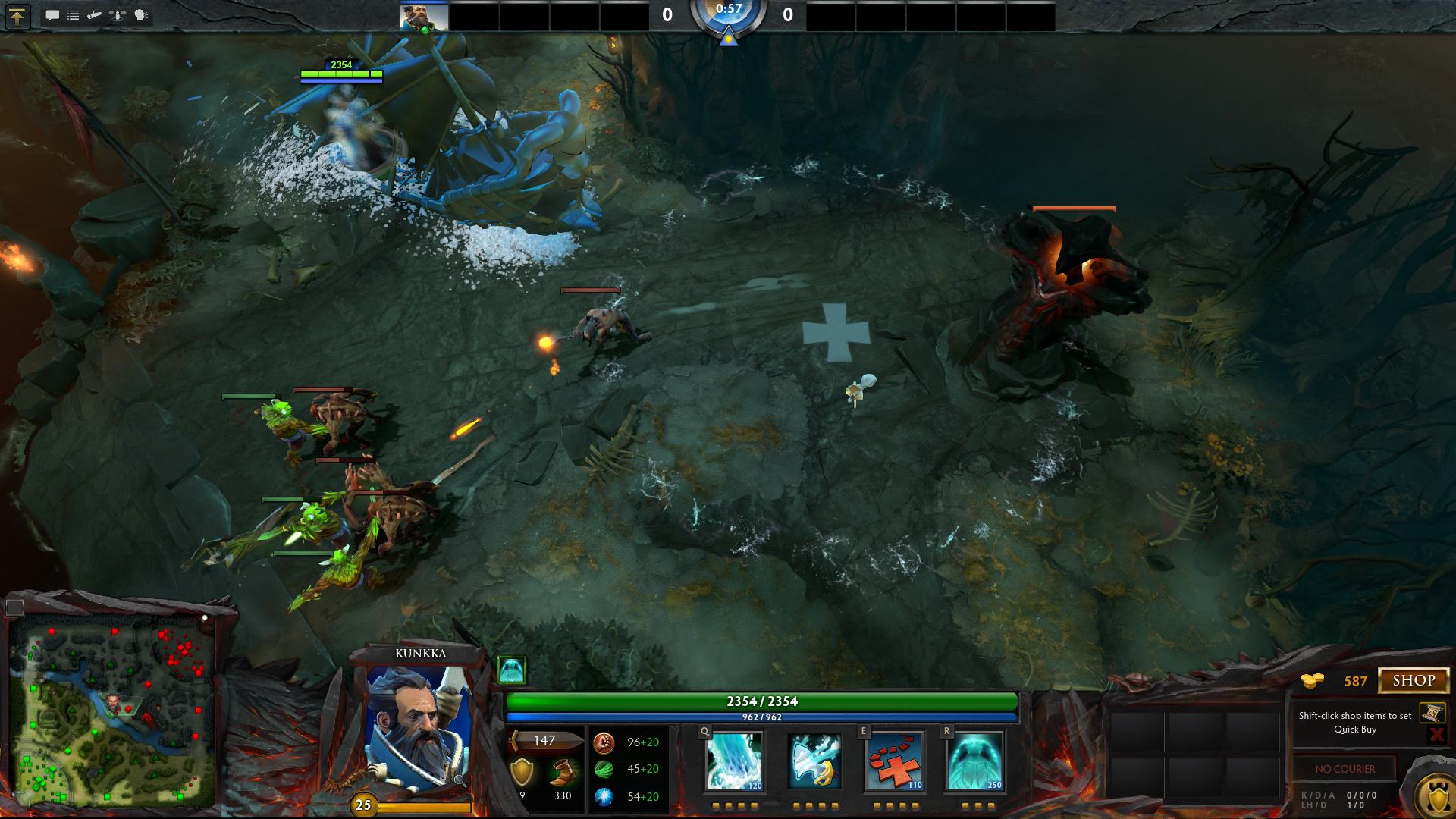Click on the minimap
Image resolution: width=1456 pixels, height=819 pixels.
(112, 715)
